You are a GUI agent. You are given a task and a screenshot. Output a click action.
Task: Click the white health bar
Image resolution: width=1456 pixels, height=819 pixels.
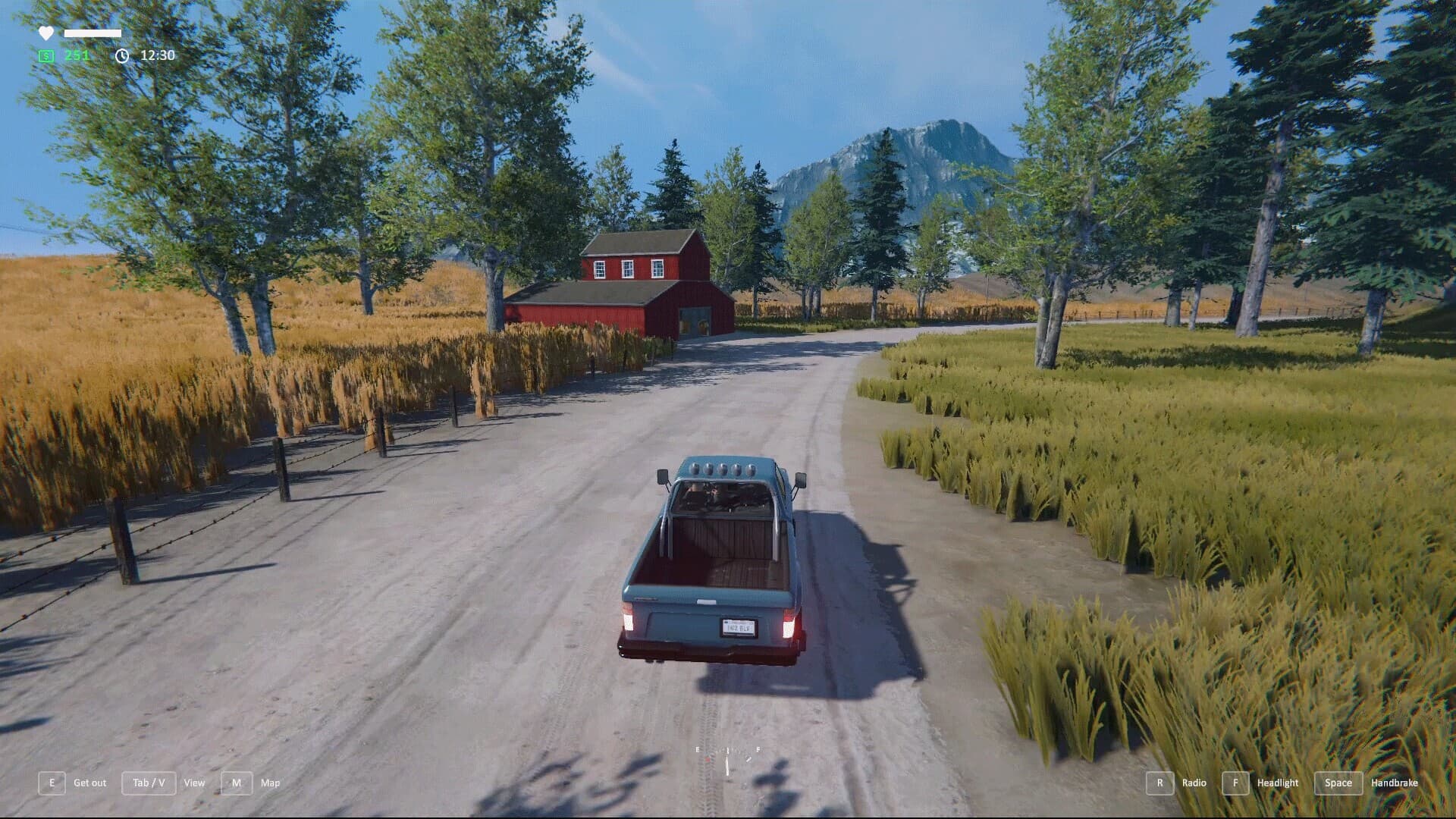click(x=92, y=32)
